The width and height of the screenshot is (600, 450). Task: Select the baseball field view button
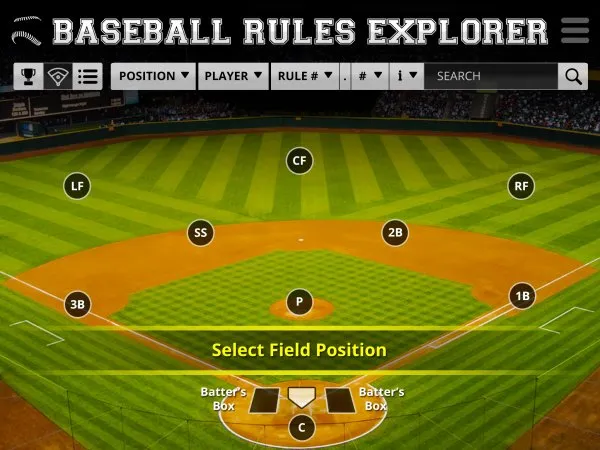58,76
